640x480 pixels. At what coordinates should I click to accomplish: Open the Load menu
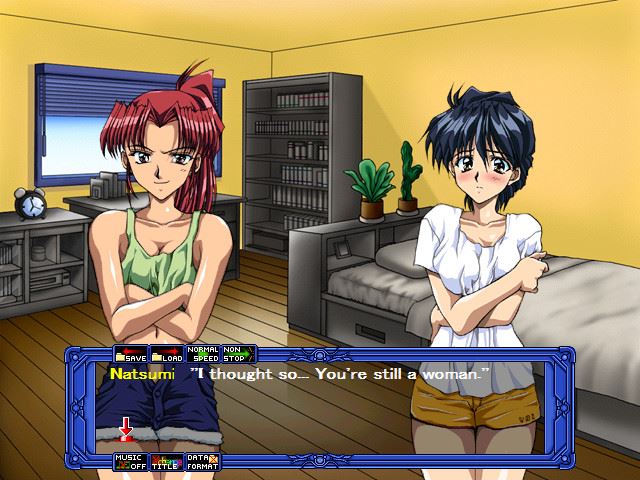tap(167, 354)
